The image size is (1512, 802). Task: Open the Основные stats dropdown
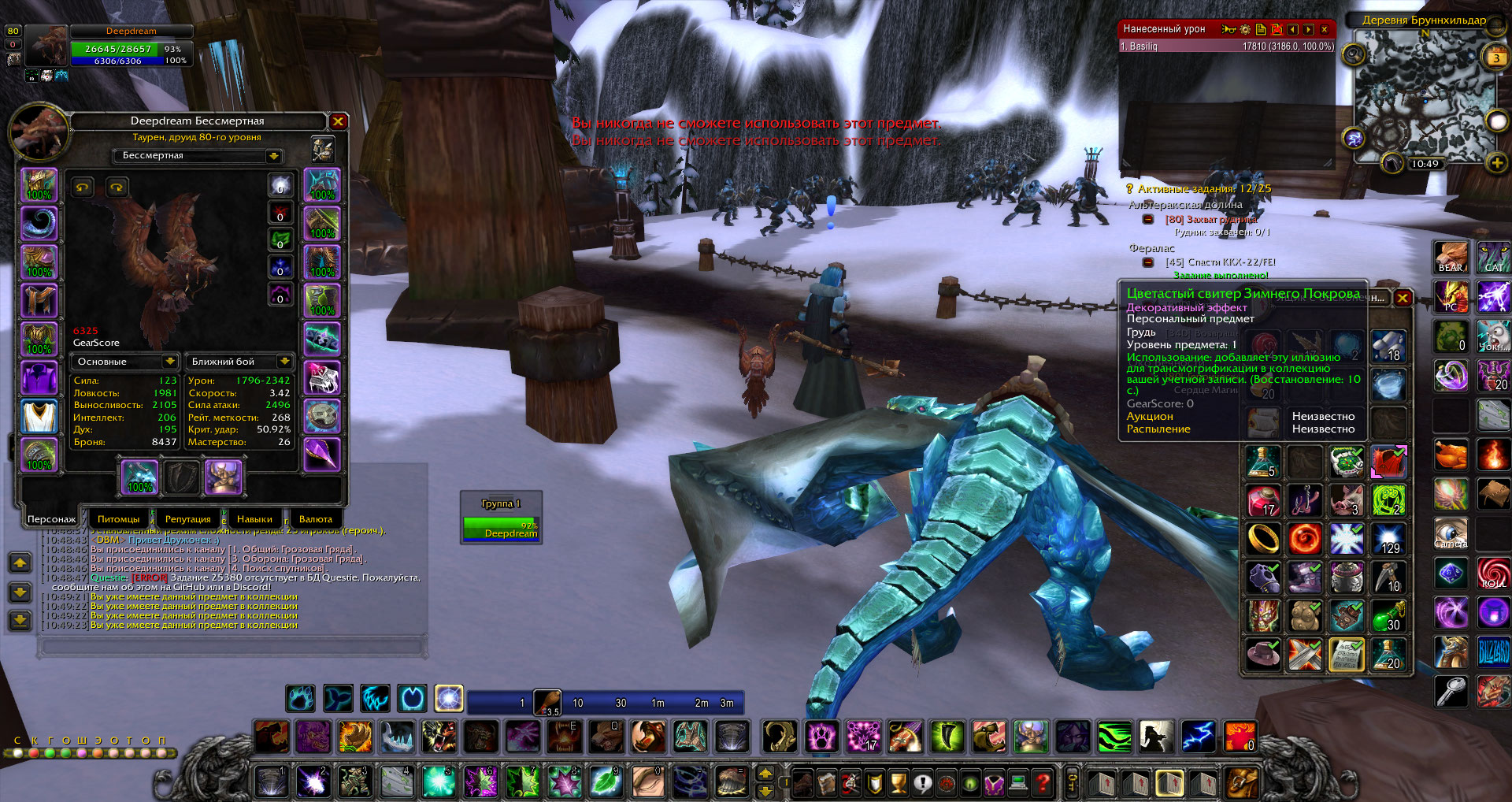click(x=172, y=362)
